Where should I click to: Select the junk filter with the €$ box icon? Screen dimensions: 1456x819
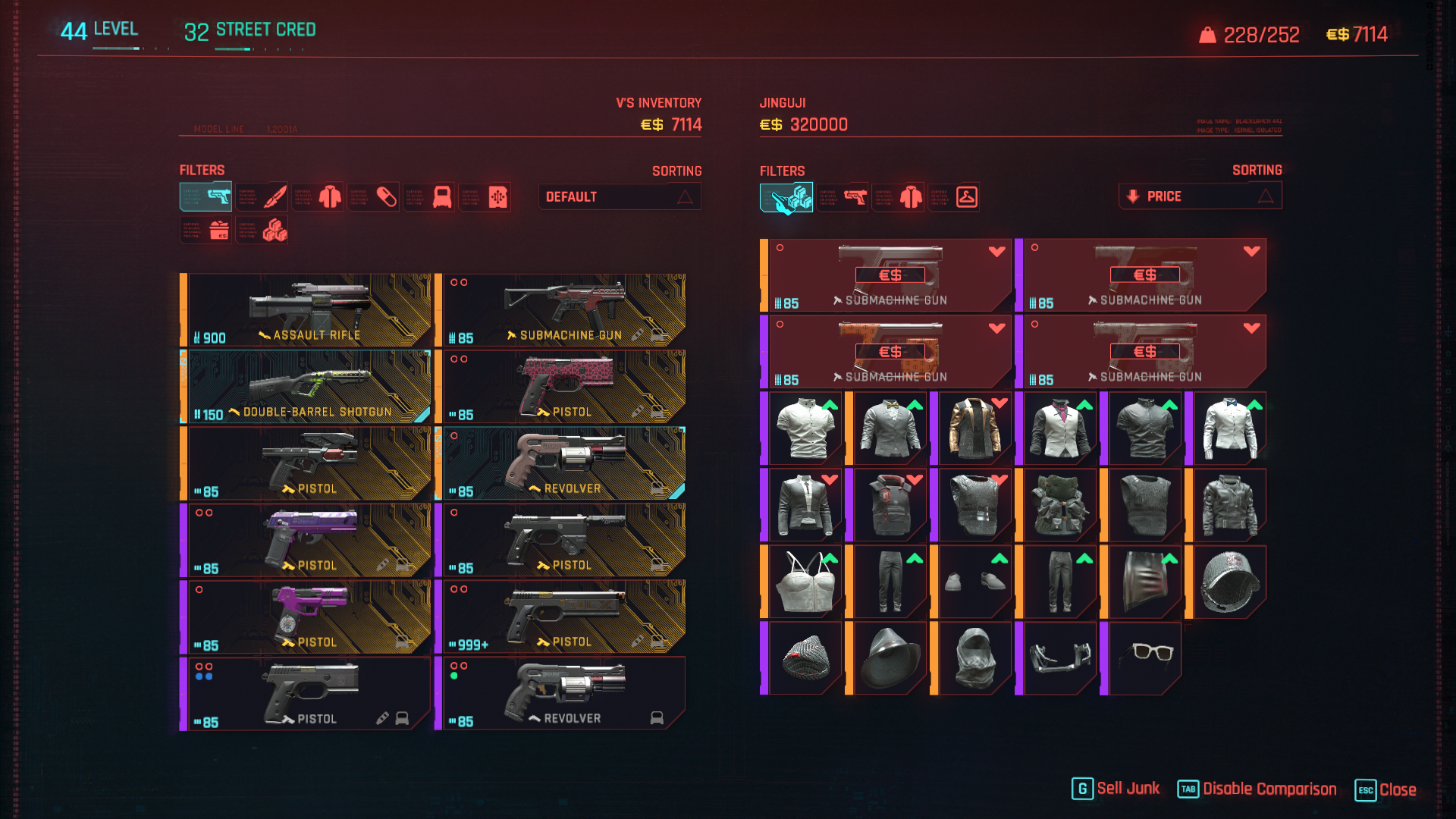206,230
